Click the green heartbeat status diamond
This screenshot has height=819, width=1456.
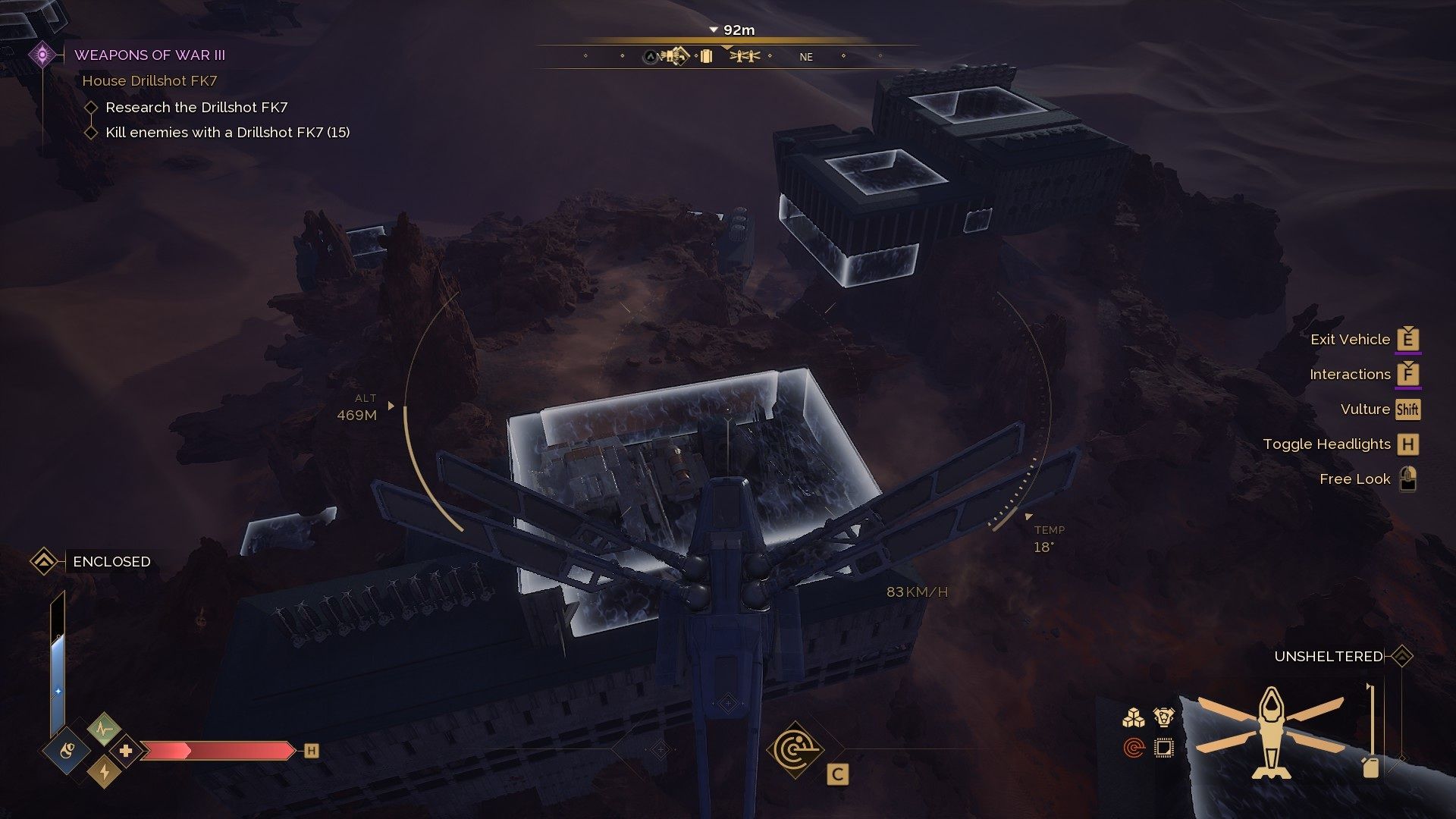pos(104,730)
